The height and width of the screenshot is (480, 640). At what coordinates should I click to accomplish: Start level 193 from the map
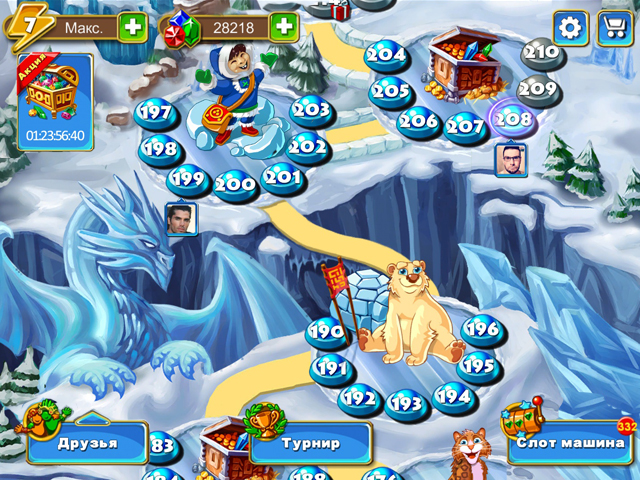(x=406, y=403)
